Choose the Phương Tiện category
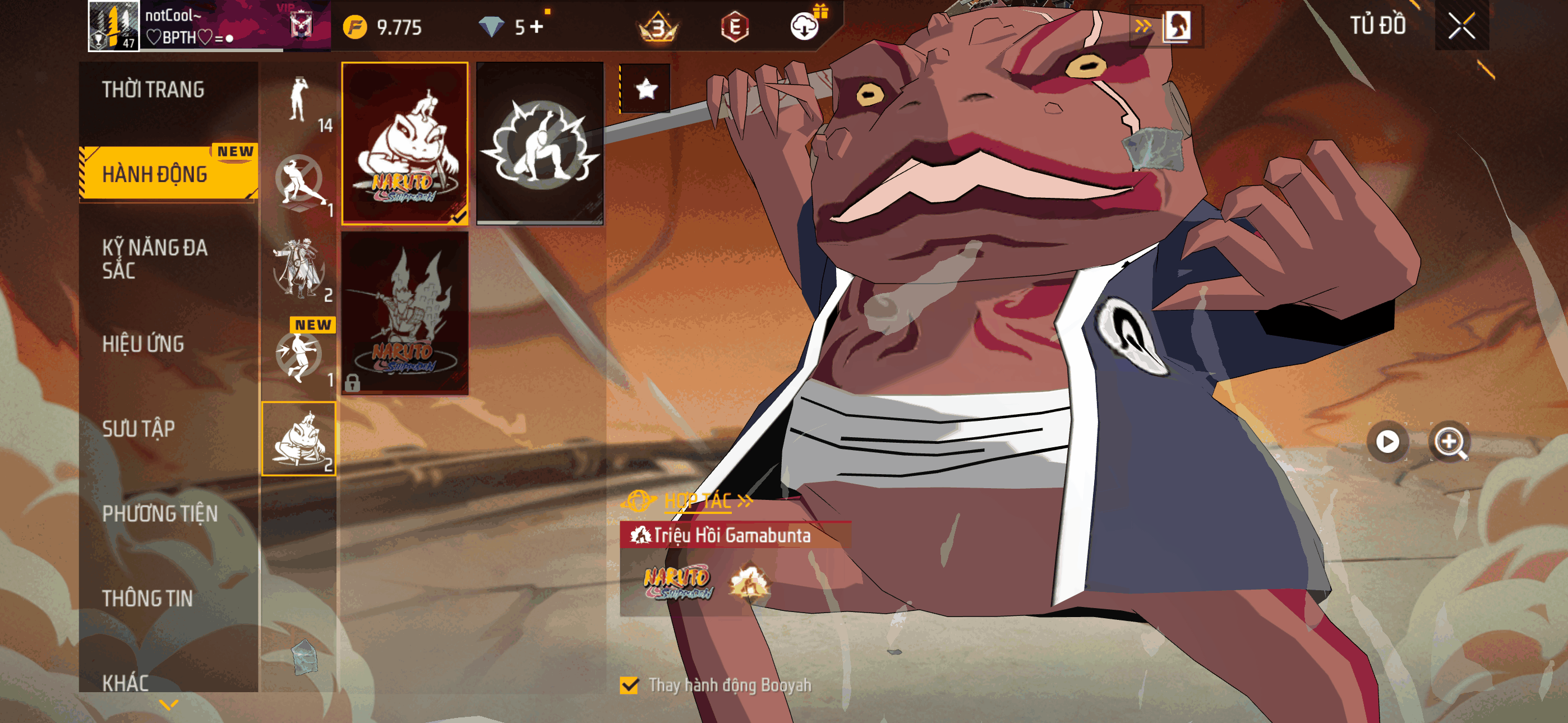The image size is (1568, 723). (159, 513)
